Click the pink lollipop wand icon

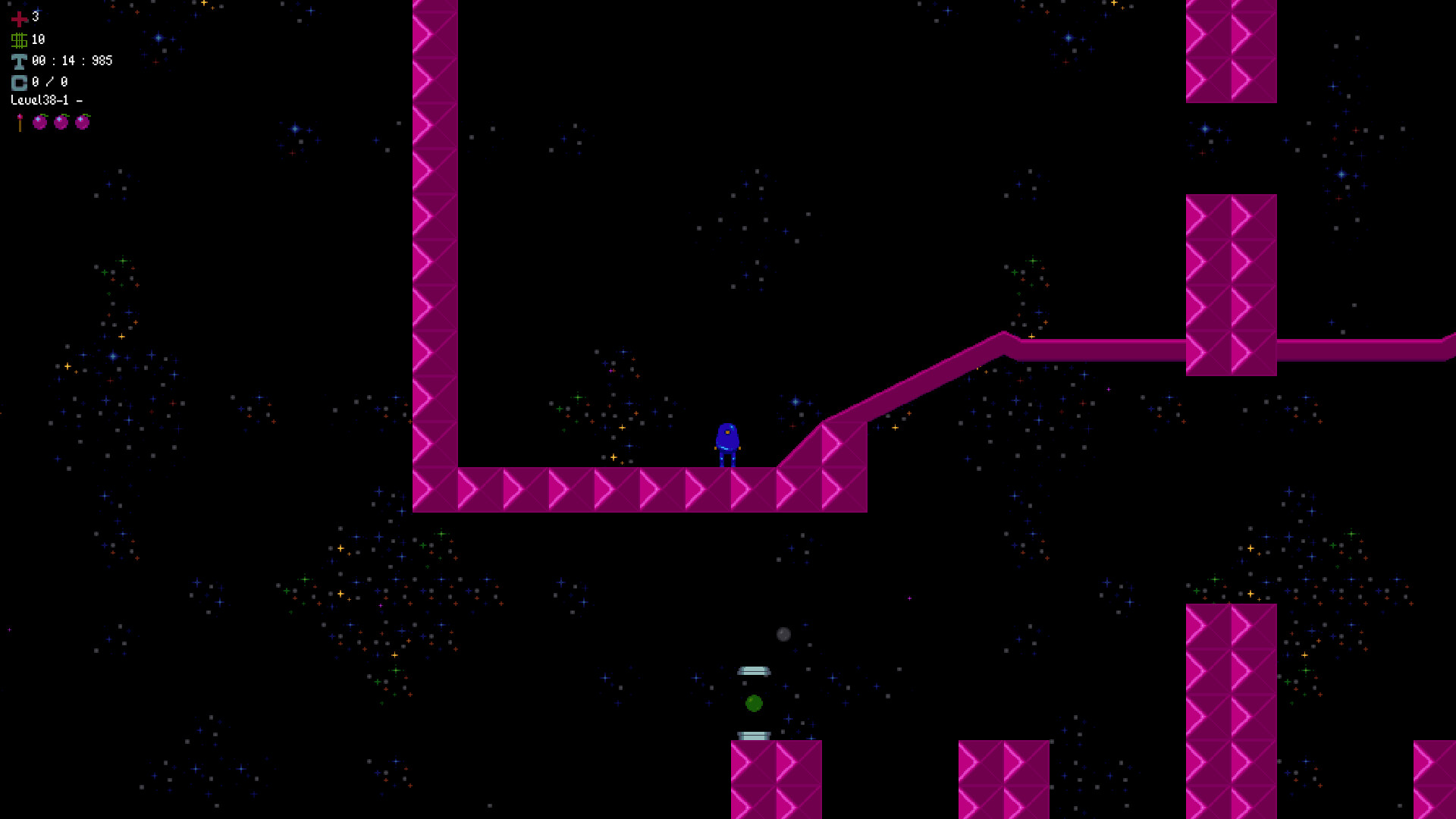(x=18, y=121)
